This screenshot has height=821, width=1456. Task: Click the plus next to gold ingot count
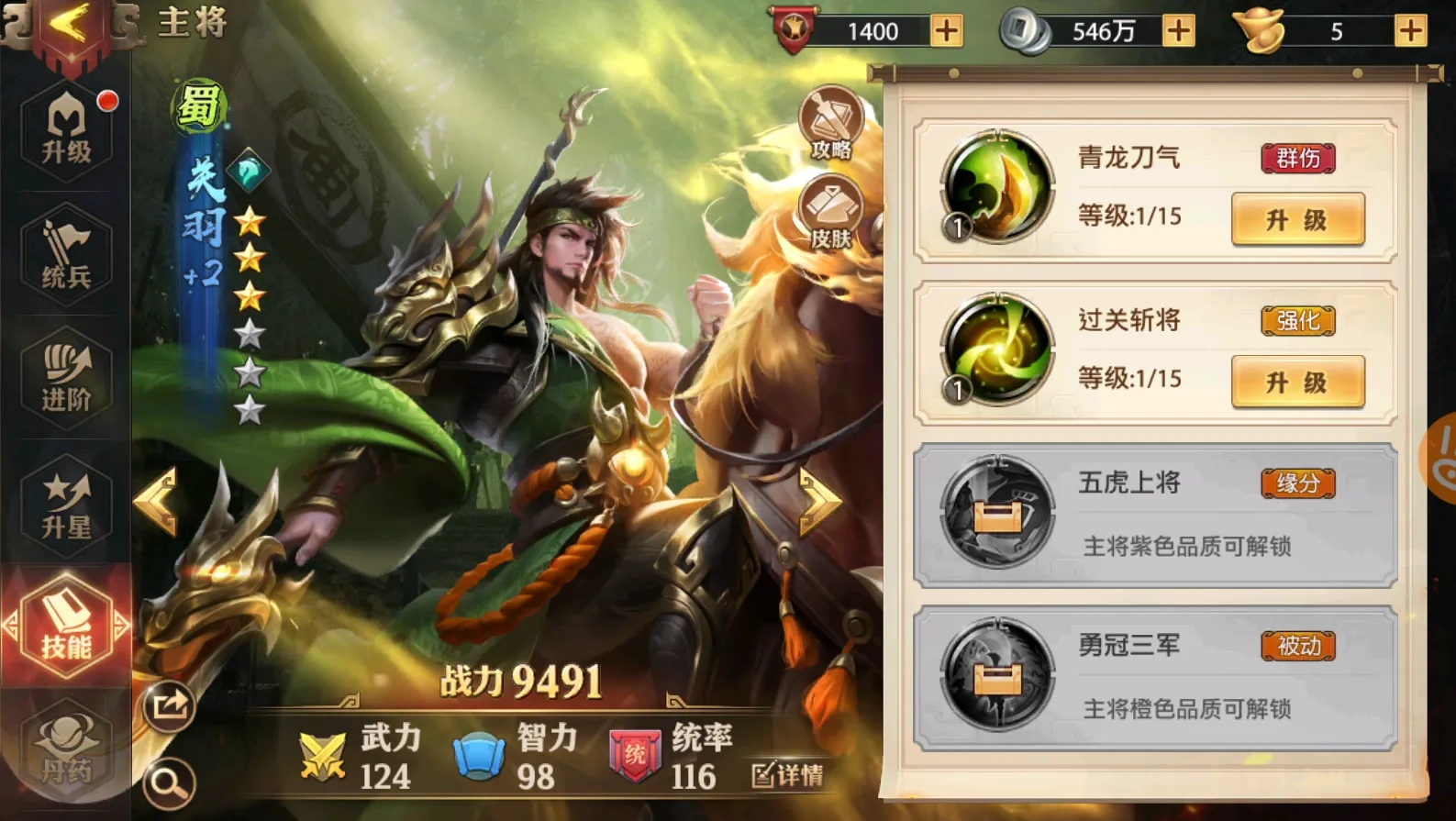click(1410, 30)
